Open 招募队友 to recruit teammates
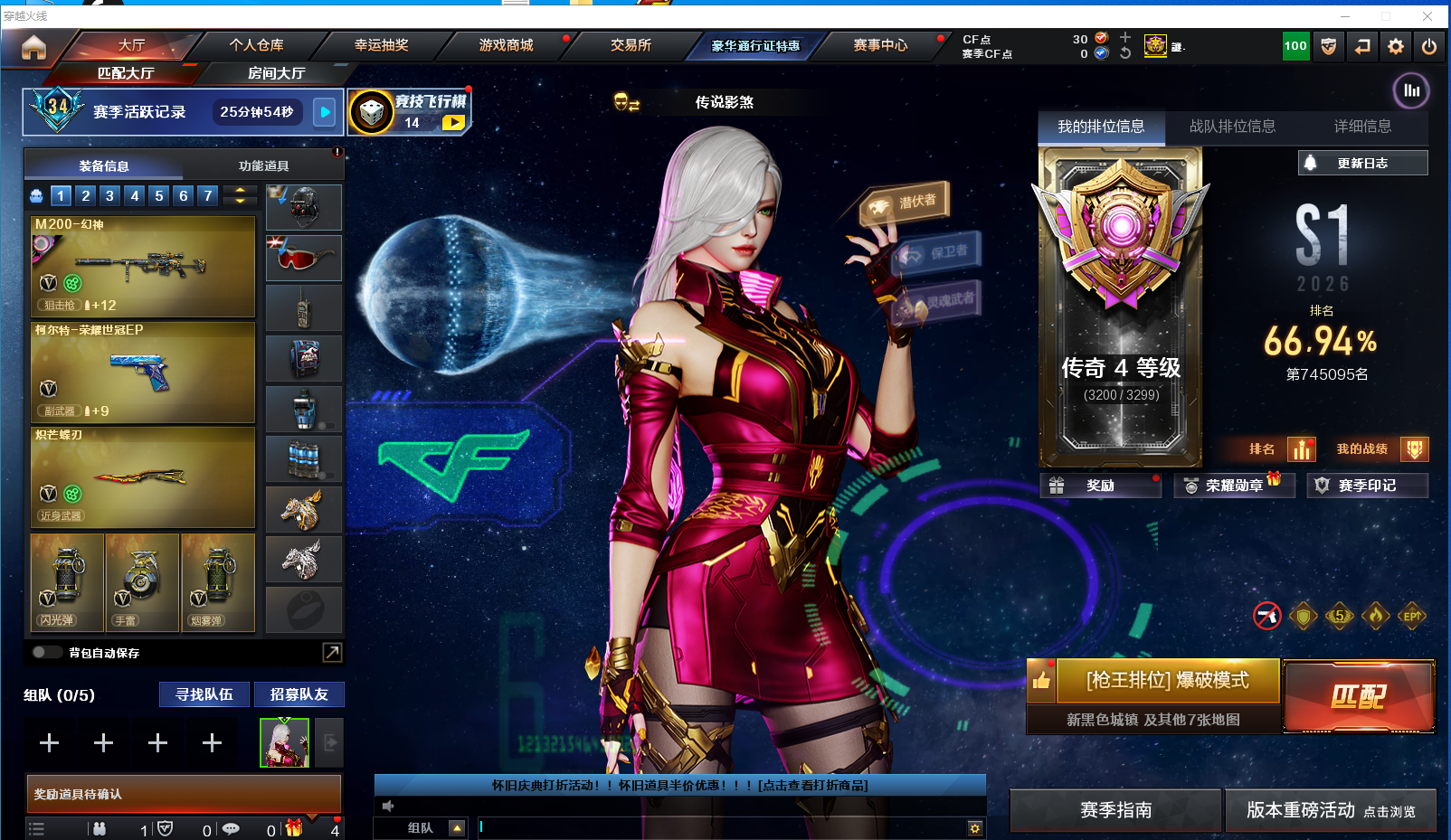 point(299,694)
